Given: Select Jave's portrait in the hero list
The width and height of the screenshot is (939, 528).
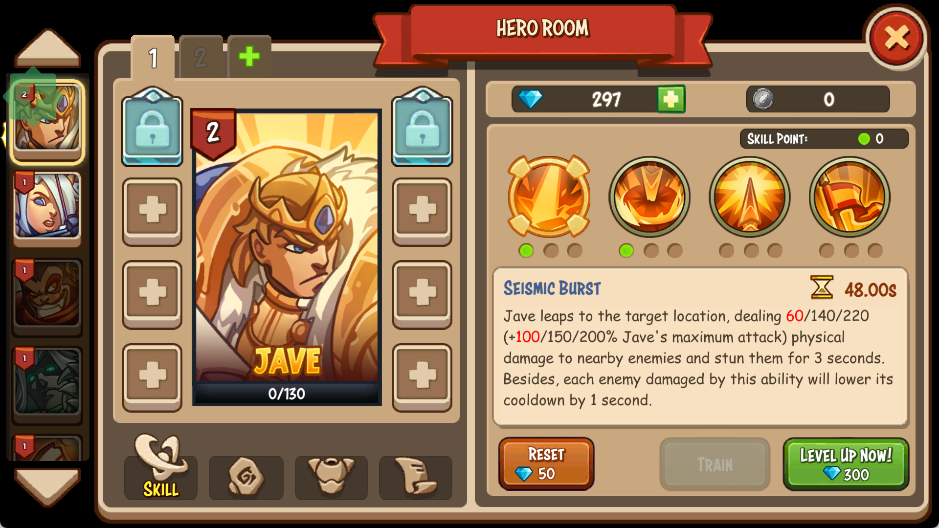Looking at the screenshot, I should [x=47, y=121].
